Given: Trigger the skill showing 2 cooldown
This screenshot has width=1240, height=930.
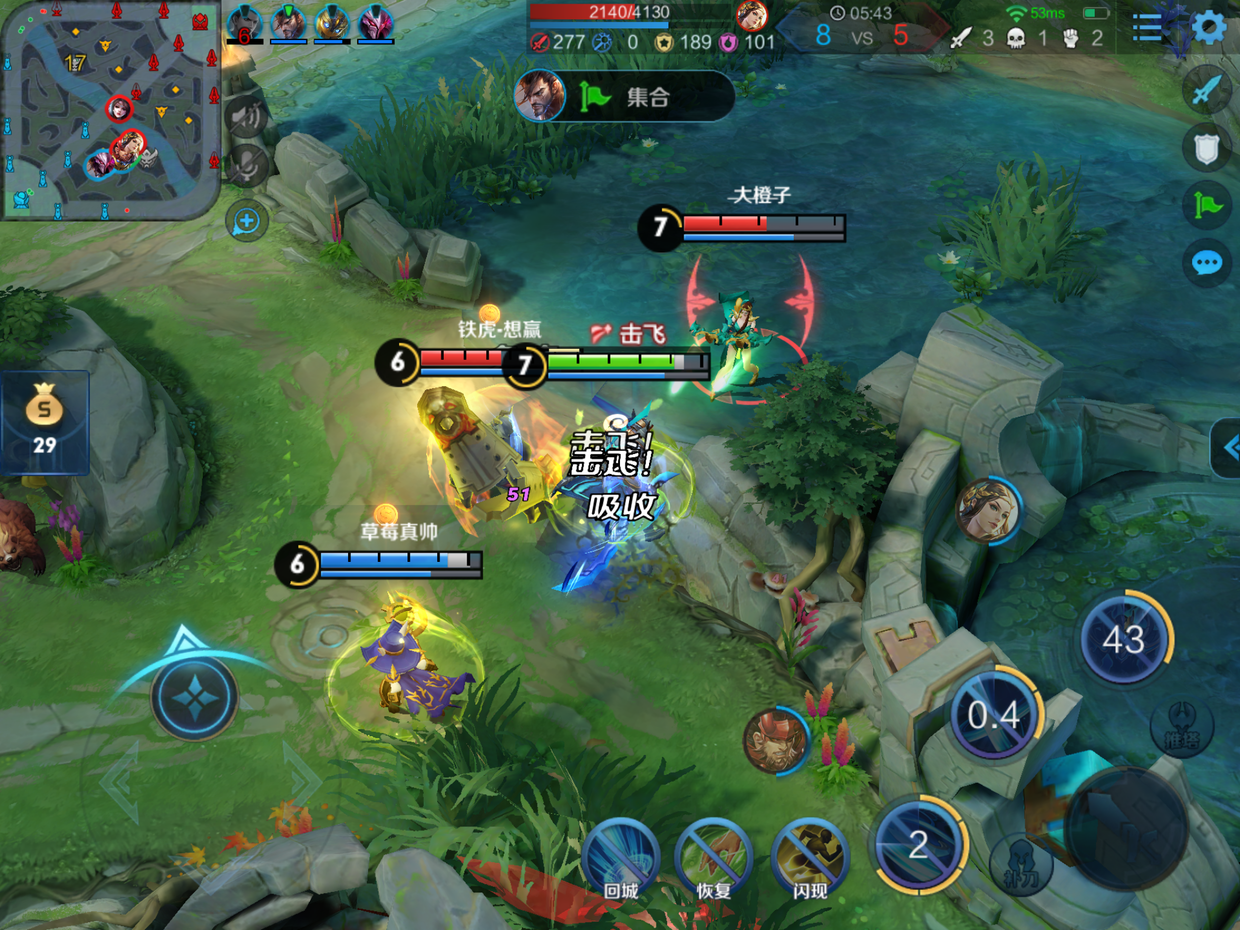Looking at the screenshot, I should [x=919, y=845].
